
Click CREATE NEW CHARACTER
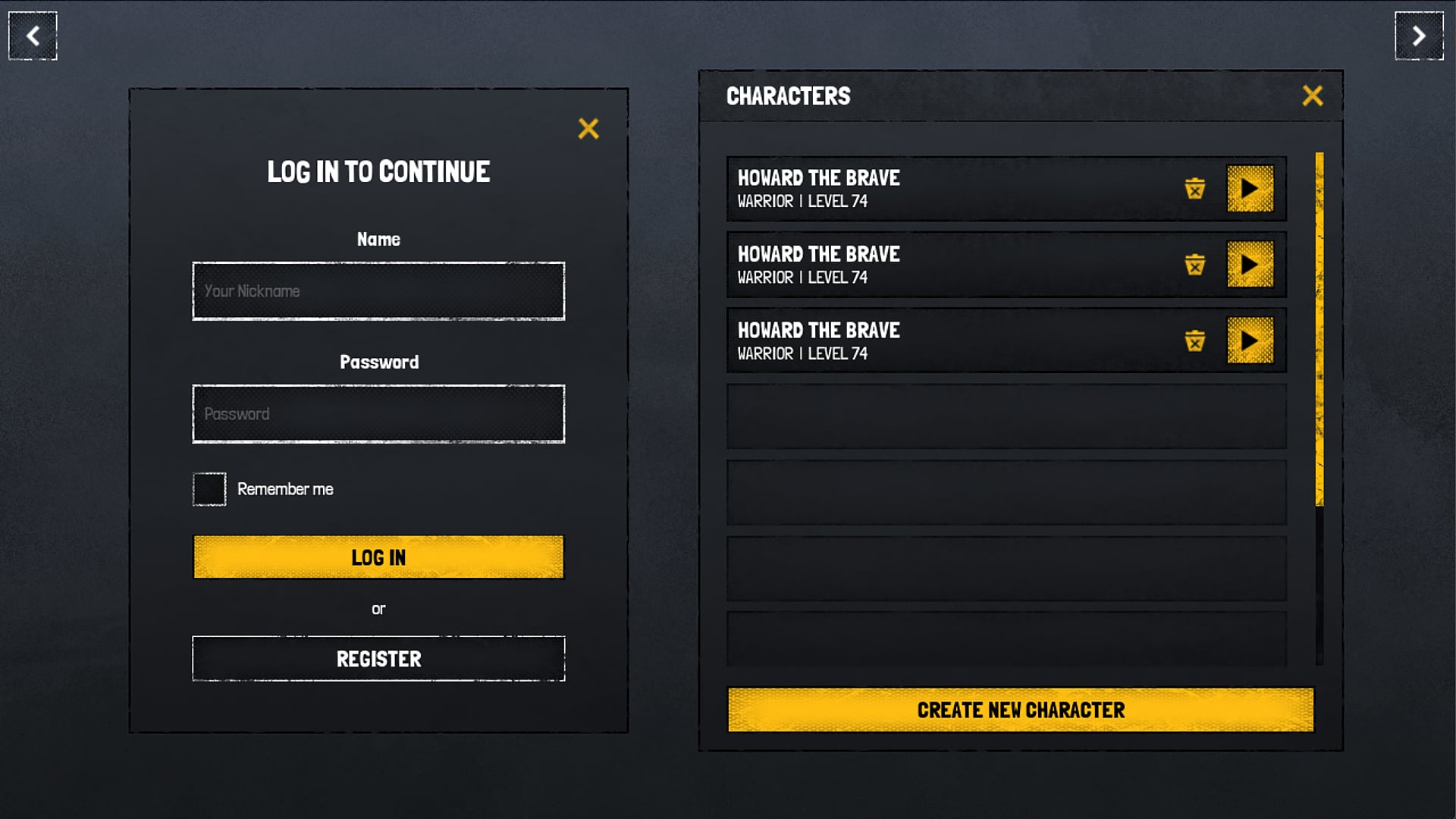tap(1020, 710)
